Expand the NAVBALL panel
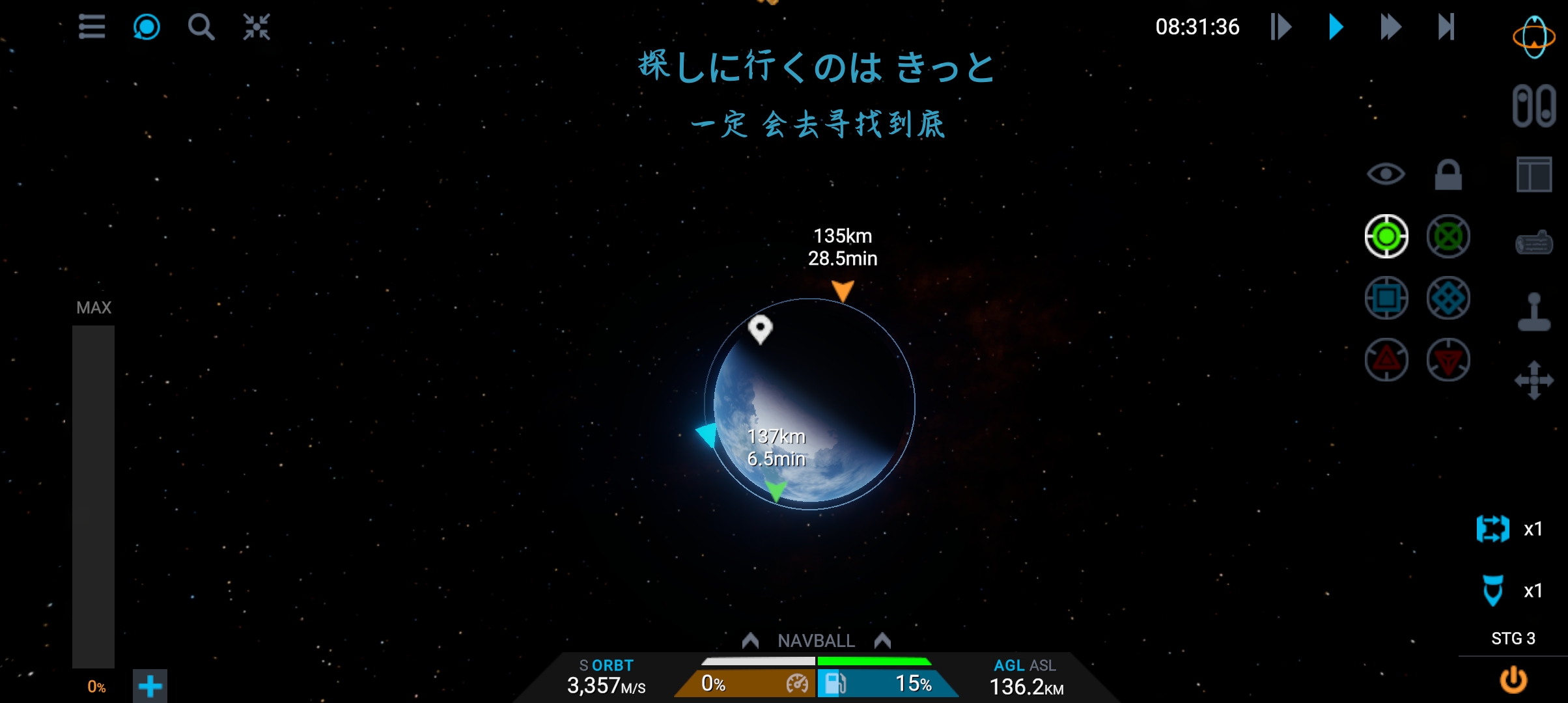 tap(816, 641)
